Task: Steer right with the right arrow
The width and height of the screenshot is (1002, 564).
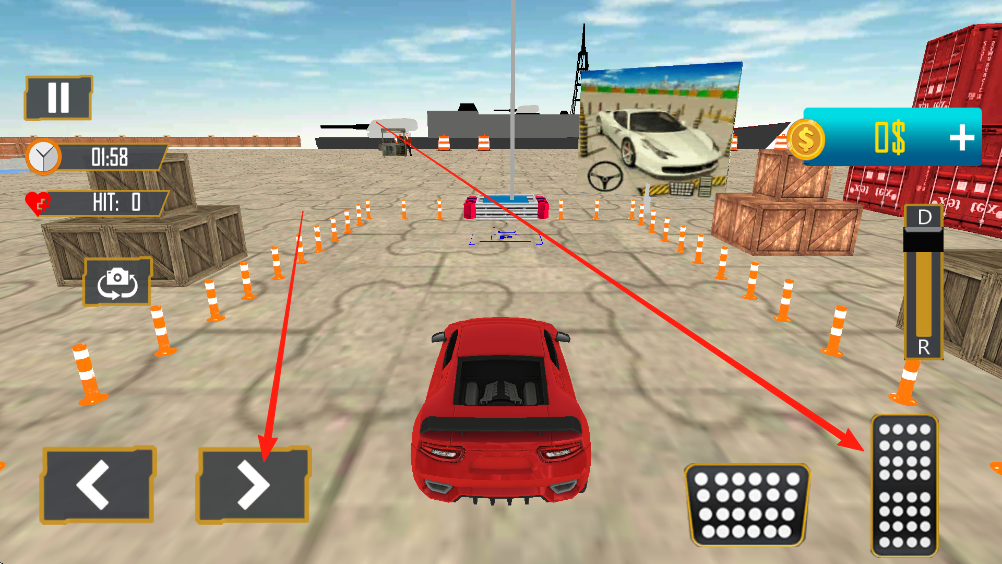Action: click(253, 485)
